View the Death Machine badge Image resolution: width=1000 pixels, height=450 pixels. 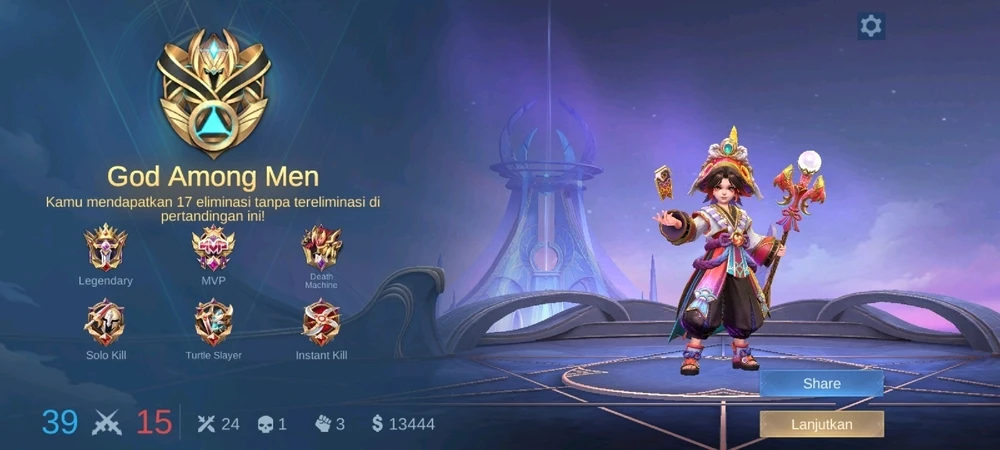(321, 246)
